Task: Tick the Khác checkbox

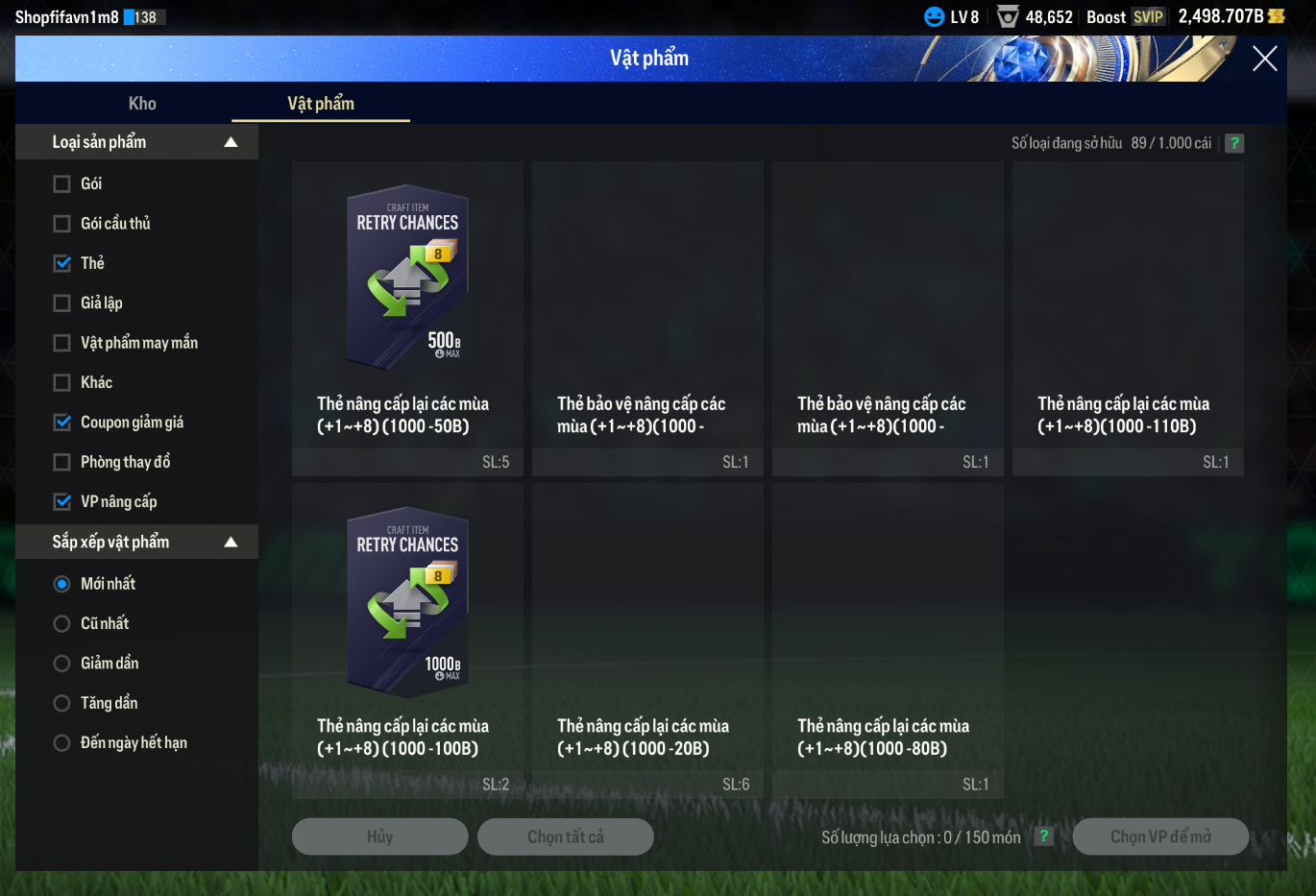Action: tap(62, 383)
